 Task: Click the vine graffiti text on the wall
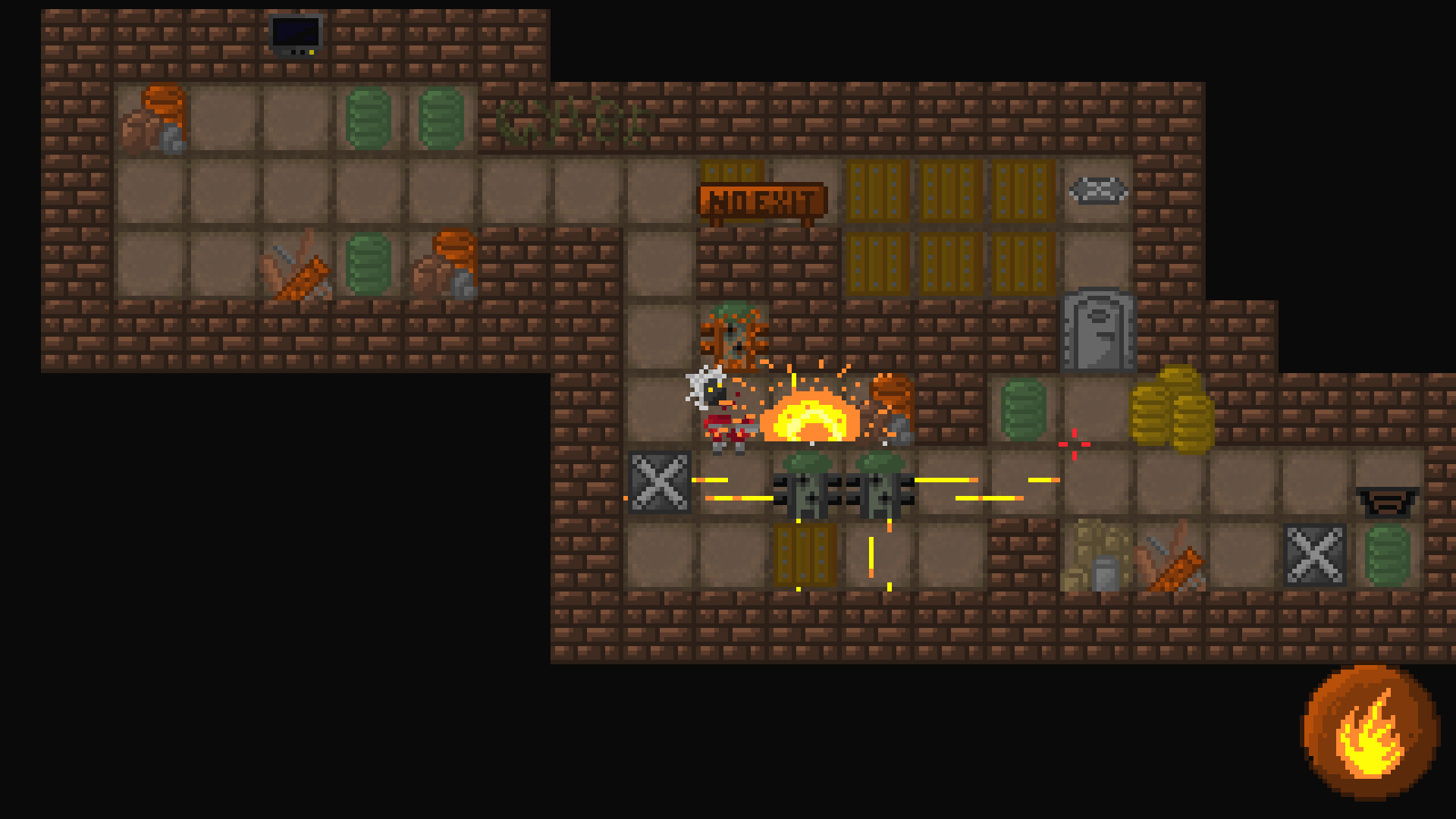573,121
